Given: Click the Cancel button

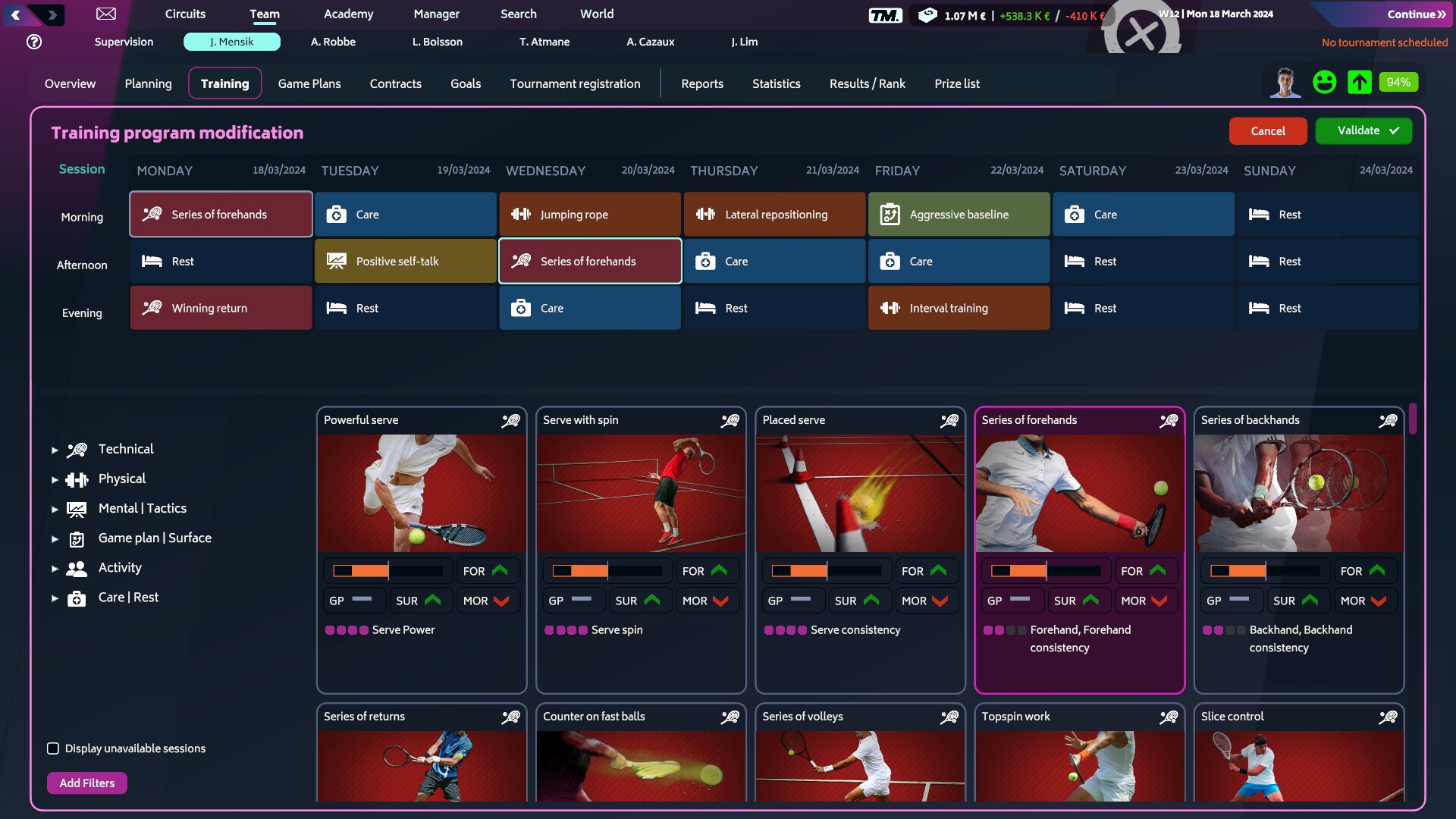Looking at the screenshot, I should 1268,130.
